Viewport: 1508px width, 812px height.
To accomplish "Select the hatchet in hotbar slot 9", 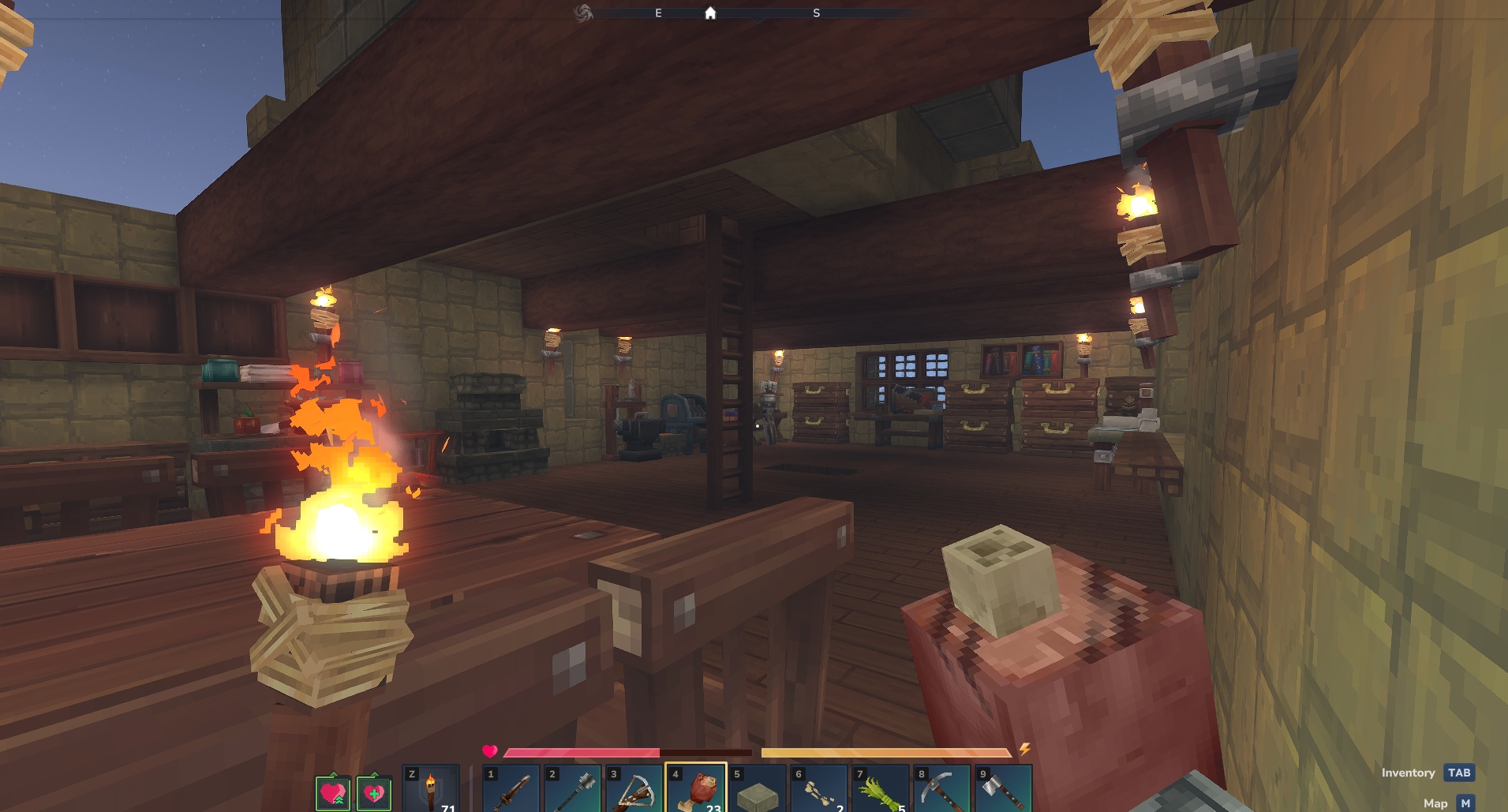I will point(1004,789).
